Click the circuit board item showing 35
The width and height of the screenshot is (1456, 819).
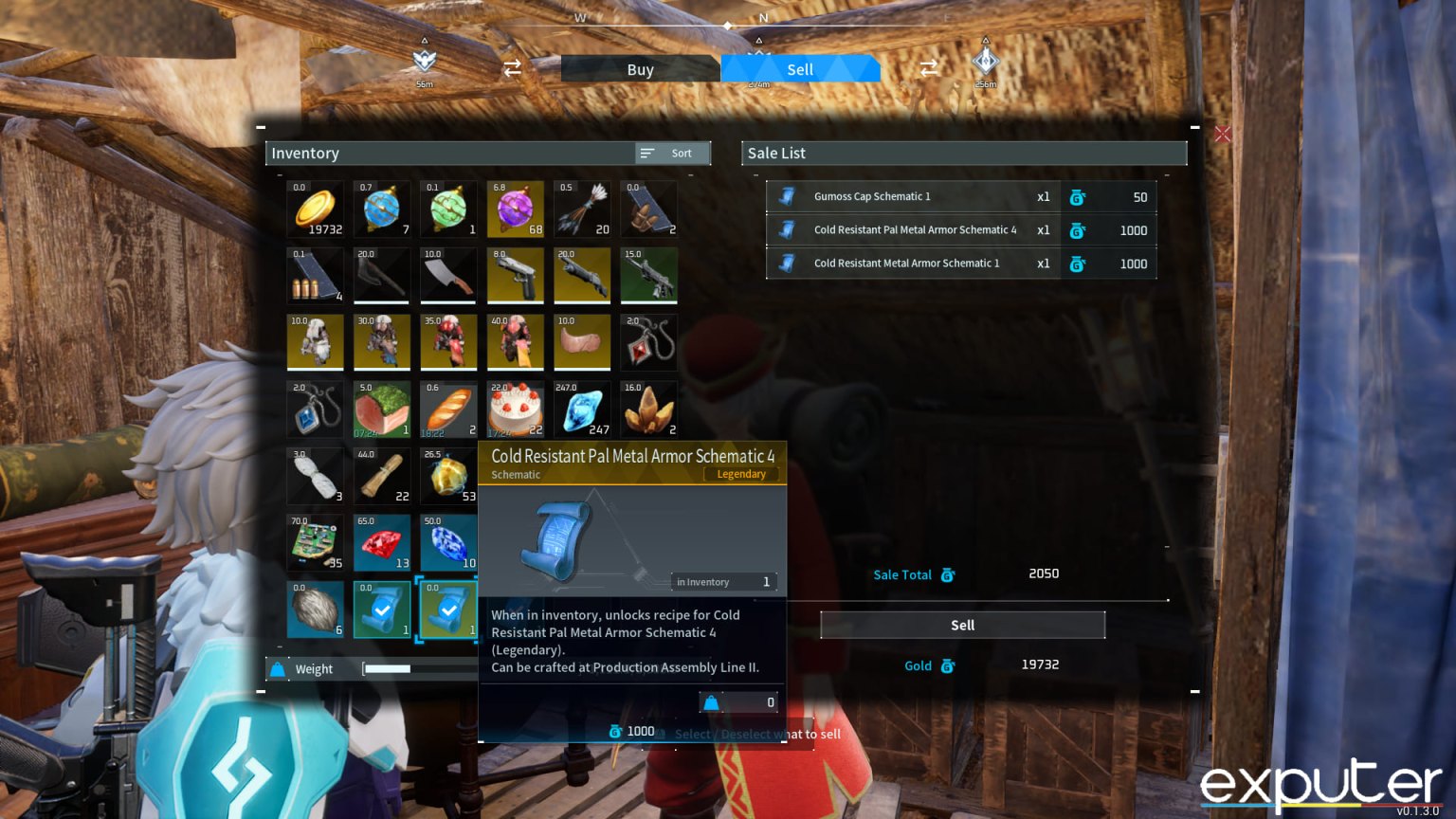tap(315, 542)
